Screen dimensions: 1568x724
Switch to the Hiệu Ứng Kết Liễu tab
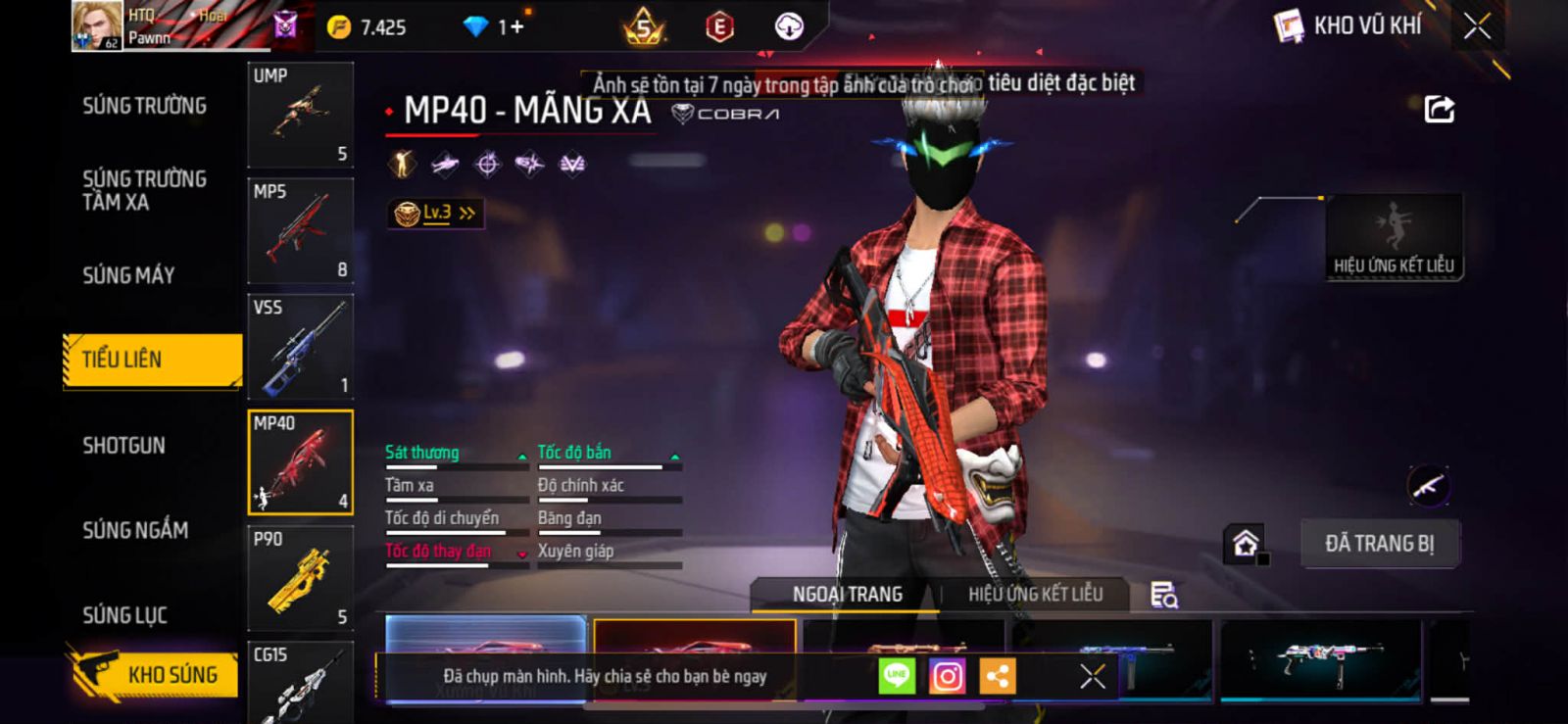point(1035,594)
